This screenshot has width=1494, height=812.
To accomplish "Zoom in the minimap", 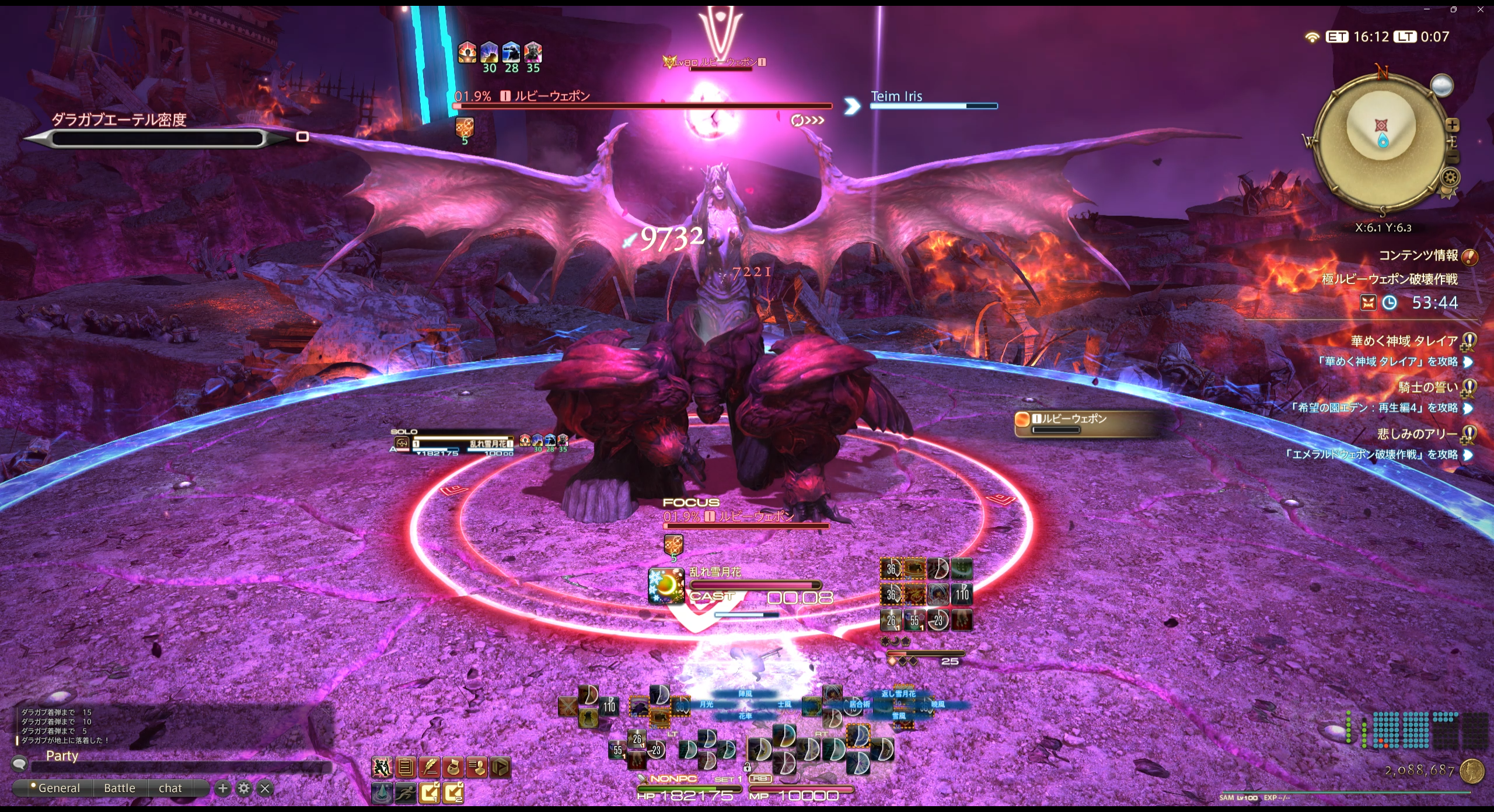I will (x=1452, y=125).
